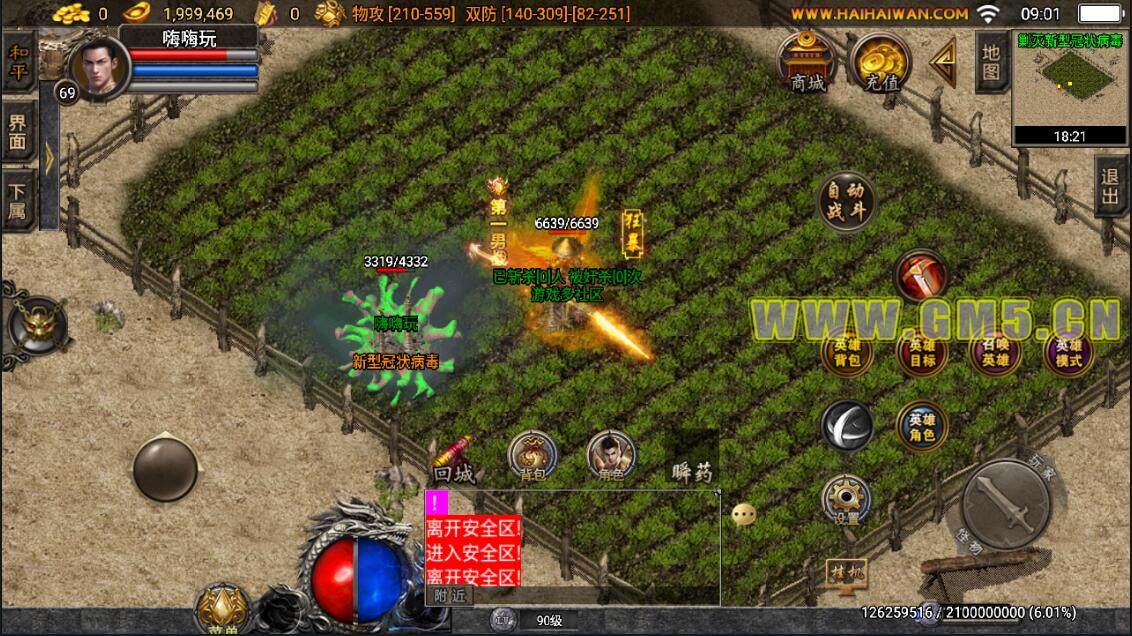Use the 回城 town return scroll

[x=455, y=460]
